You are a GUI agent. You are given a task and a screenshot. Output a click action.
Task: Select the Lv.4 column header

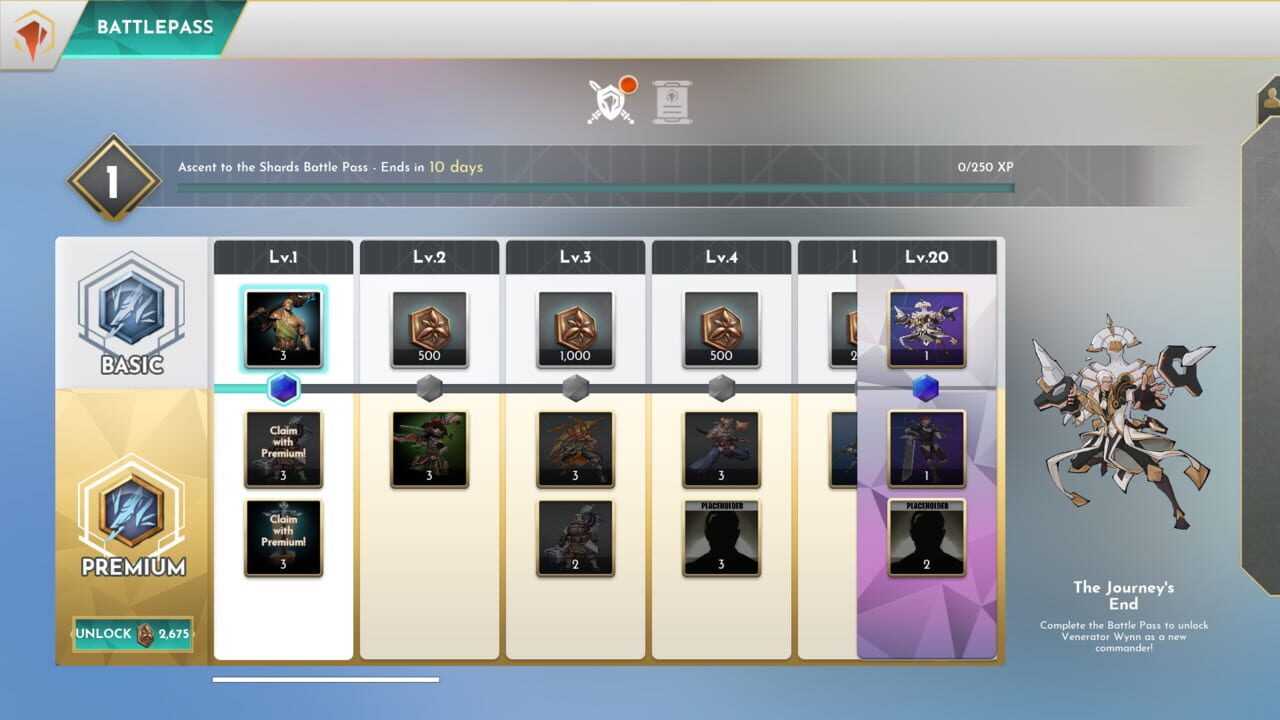[x=721, y=257]
